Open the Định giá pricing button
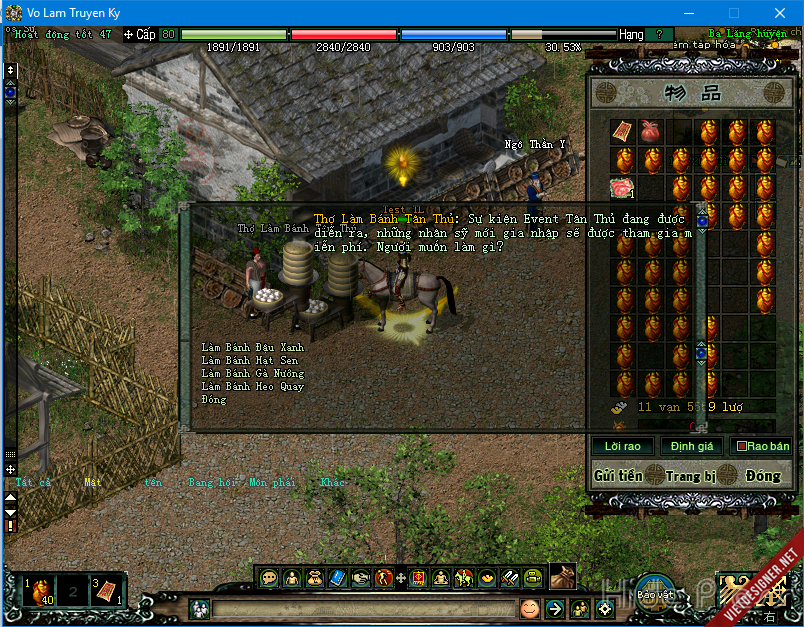Screen dimensions: 804x627 [x=691, y=446]
